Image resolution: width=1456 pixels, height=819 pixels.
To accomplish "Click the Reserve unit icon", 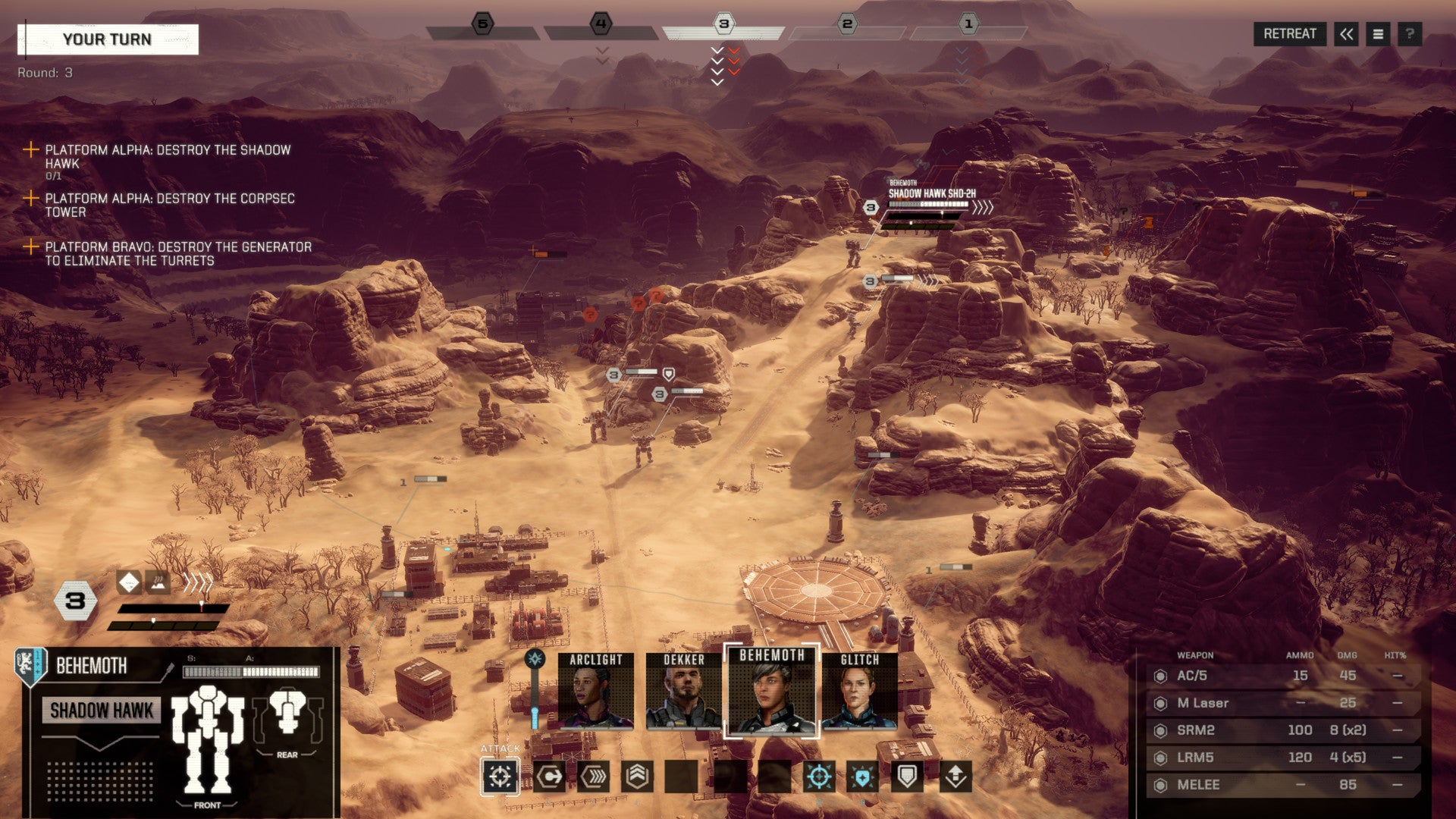I will click(955, 775).
